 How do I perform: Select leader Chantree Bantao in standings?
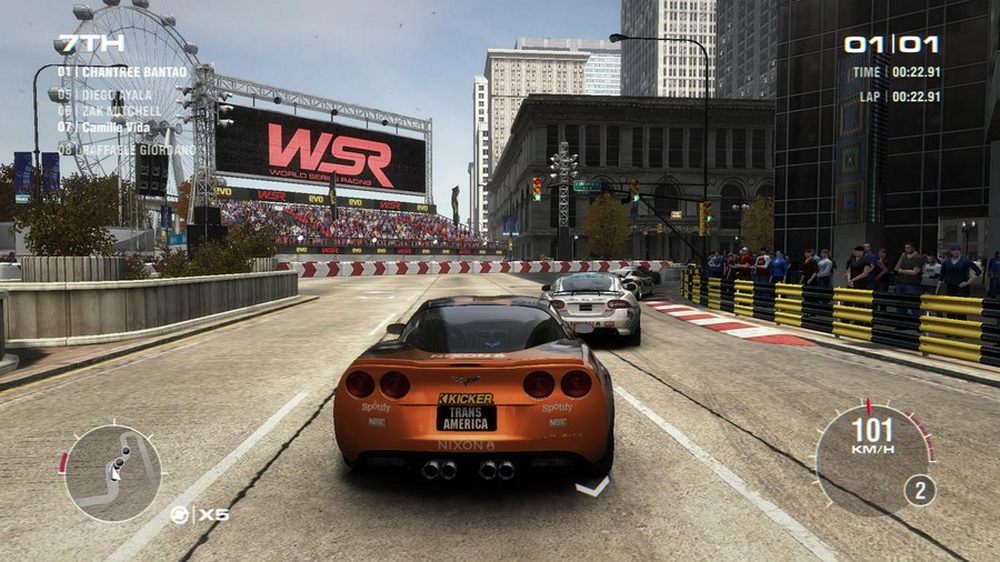[122, 72]
